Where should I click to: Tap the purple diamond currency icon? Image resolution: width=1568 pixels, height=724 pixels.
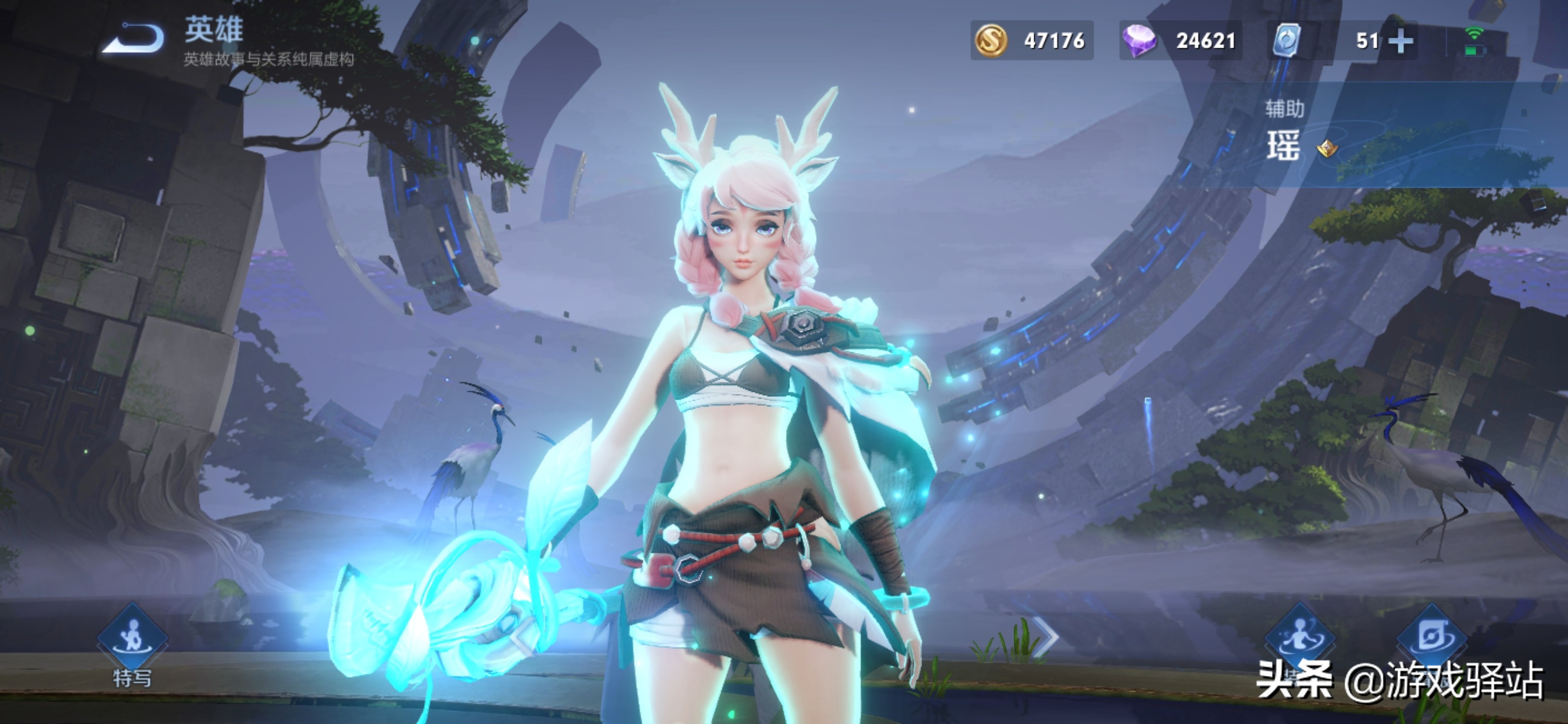pyautogui.click(x=1139, y=41)
